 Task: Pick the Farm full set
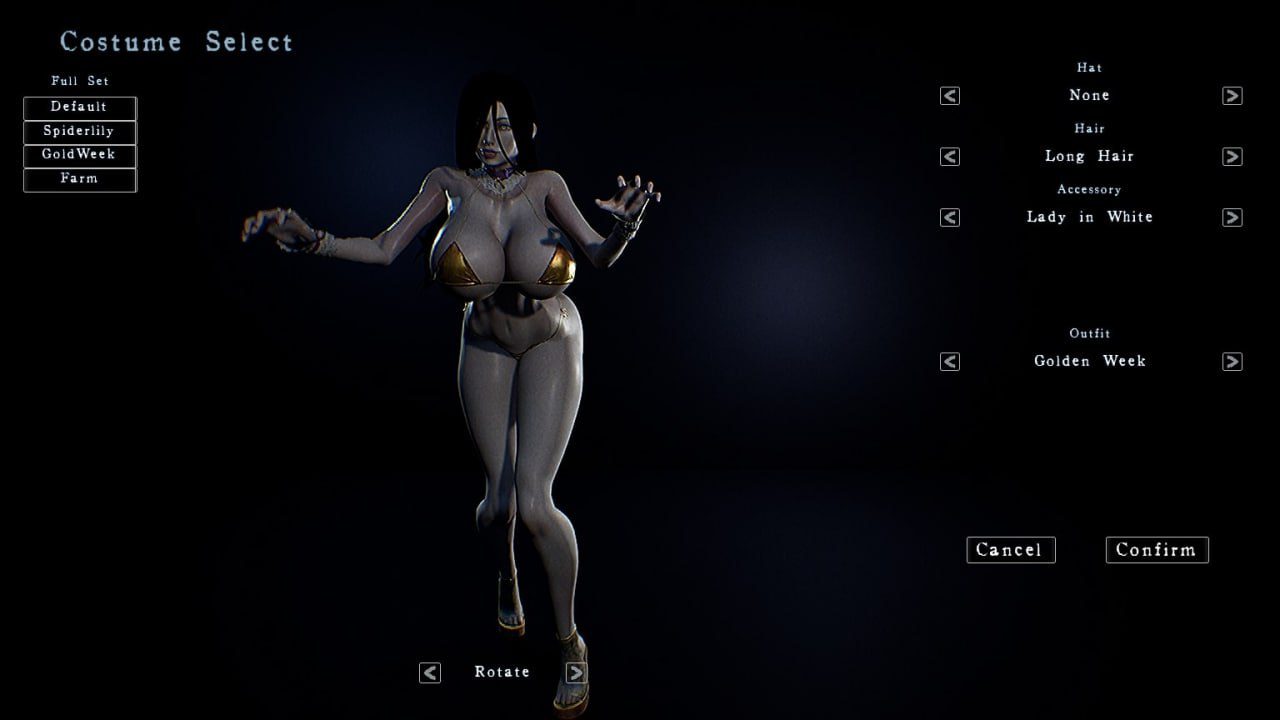[79, 179]
